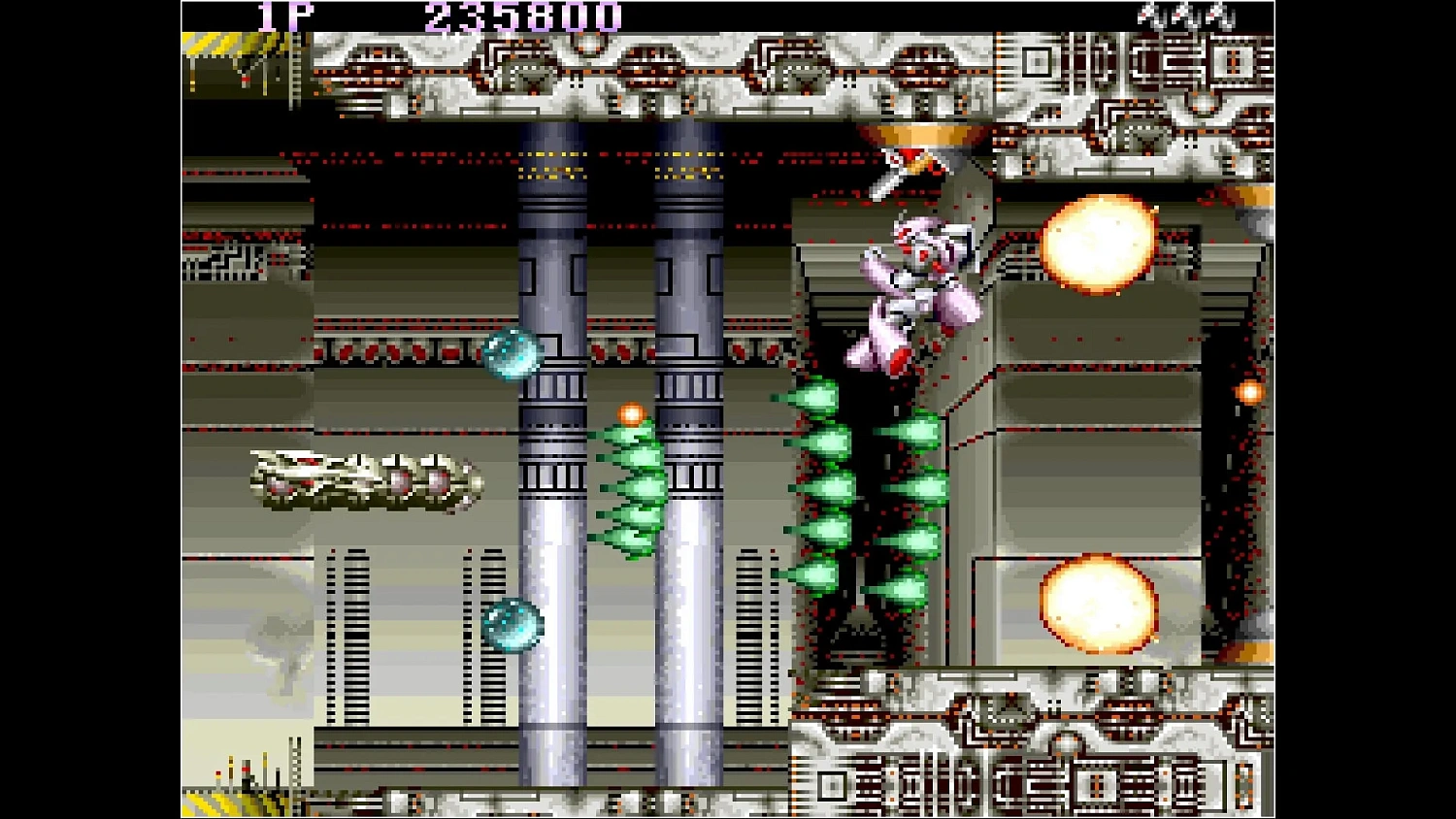
Task: Toggle the lower blue bubble orb
Action: tap(513, 626)
